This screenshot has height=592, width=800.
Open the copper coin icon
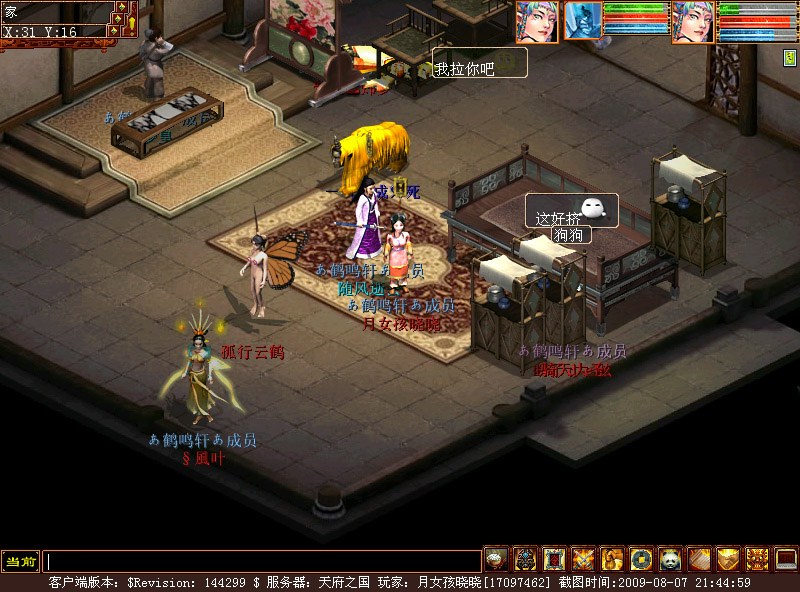pos(641,560)
